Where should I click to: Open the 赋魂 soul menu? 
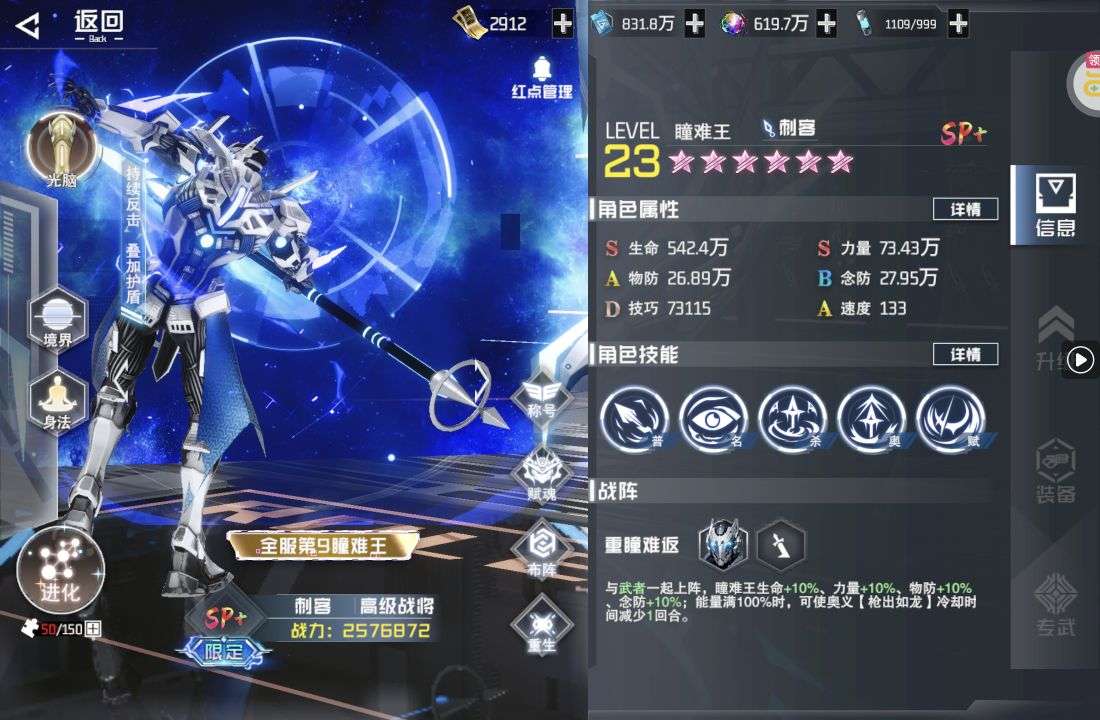pos(541,472)
